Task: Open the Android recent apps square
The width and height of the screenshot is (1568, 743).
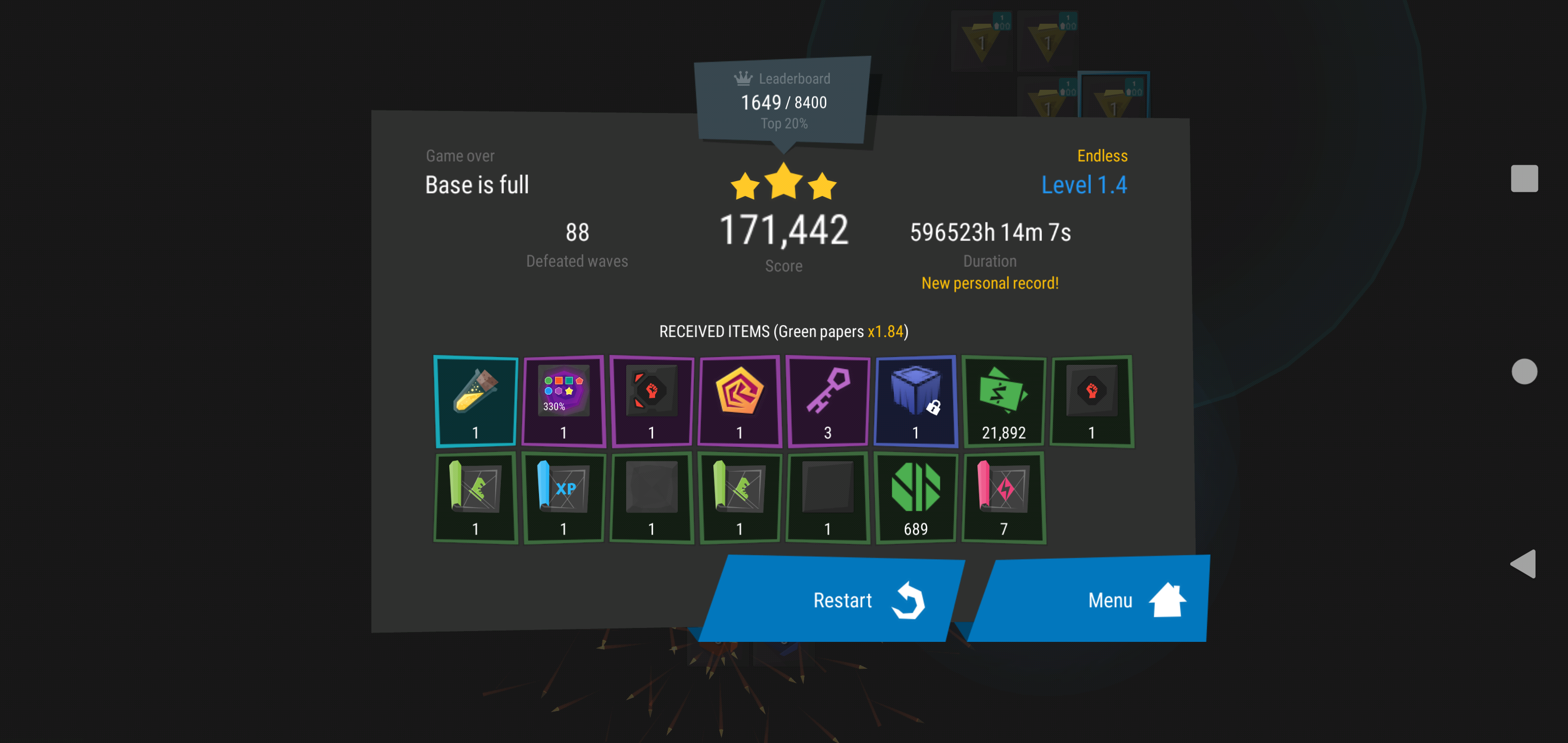Action: (1524, 179)
